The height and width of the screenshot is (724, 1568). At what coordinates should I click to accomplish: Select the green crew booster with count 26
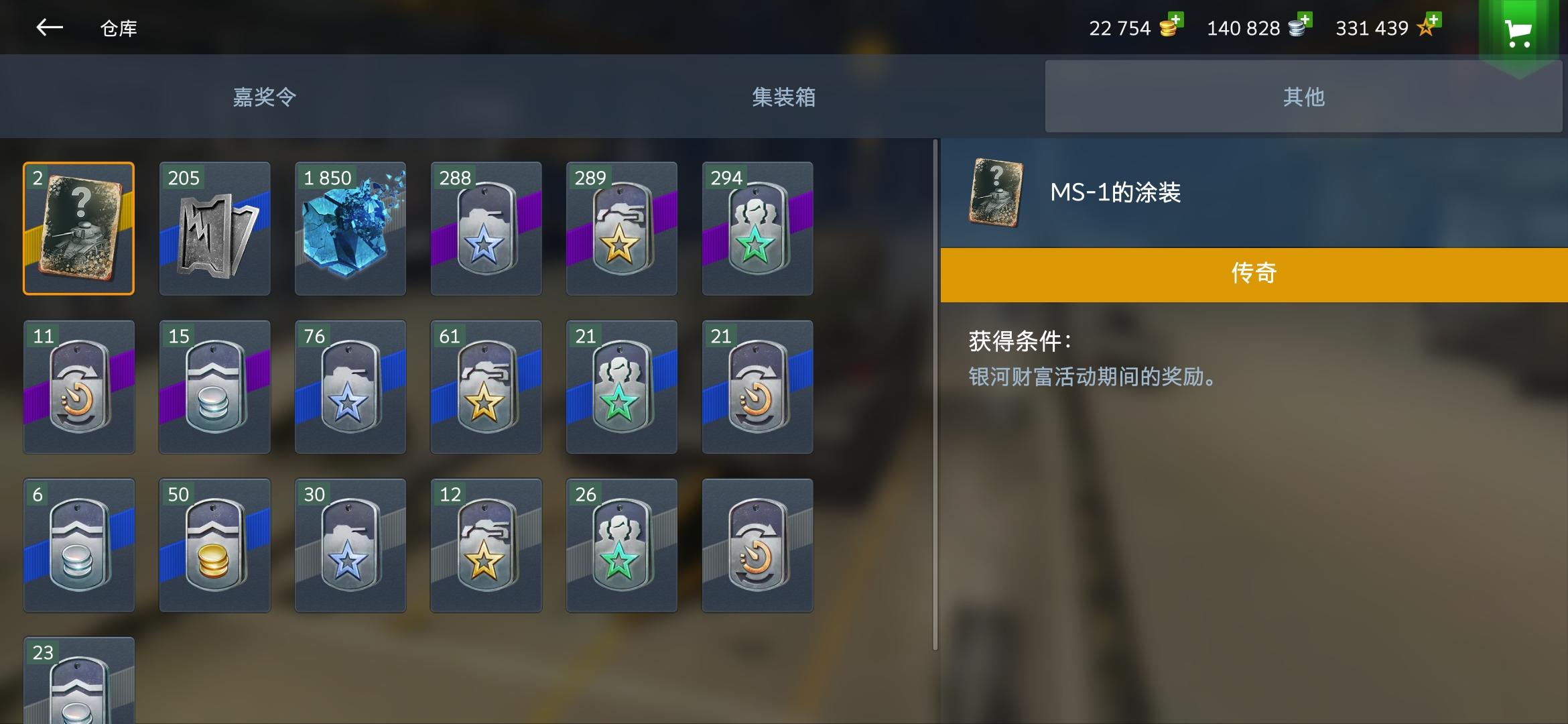pos(621,545)
